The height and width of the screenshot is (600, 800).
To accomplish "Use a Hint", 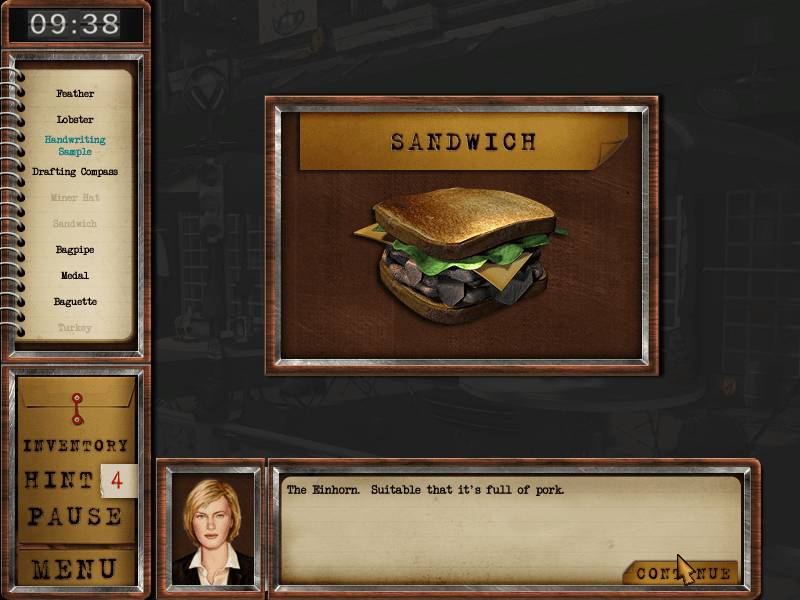I will 62,481.
